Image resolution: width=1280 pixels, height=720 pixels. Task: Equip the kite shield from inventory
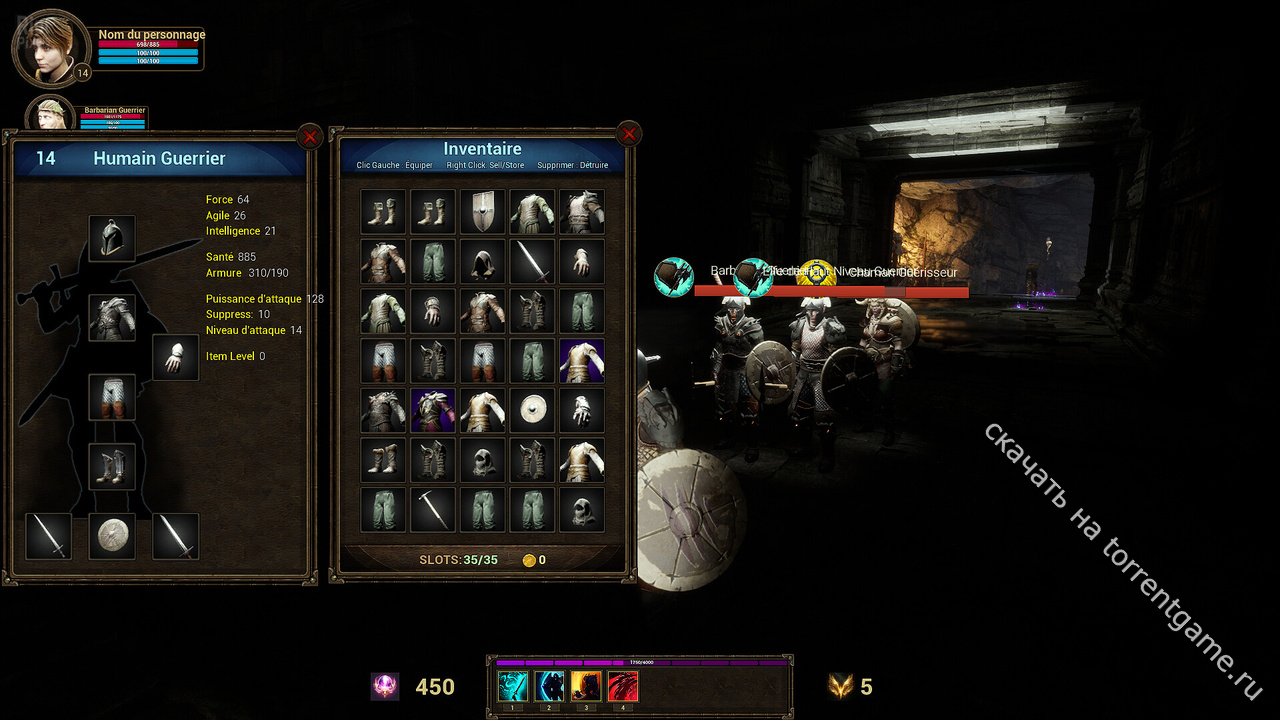[x=483, y=212]
